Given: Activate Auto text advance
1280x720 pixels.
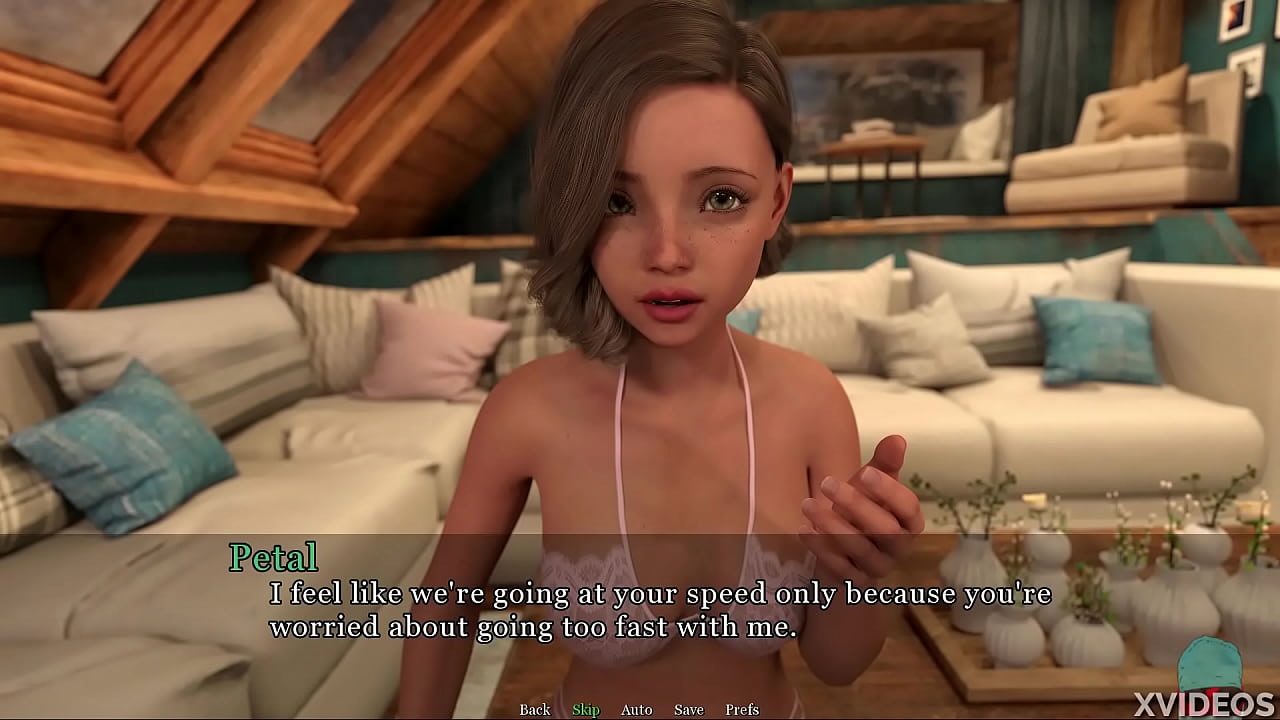Looking at the screenshot, I should click(x=636, y=709).
